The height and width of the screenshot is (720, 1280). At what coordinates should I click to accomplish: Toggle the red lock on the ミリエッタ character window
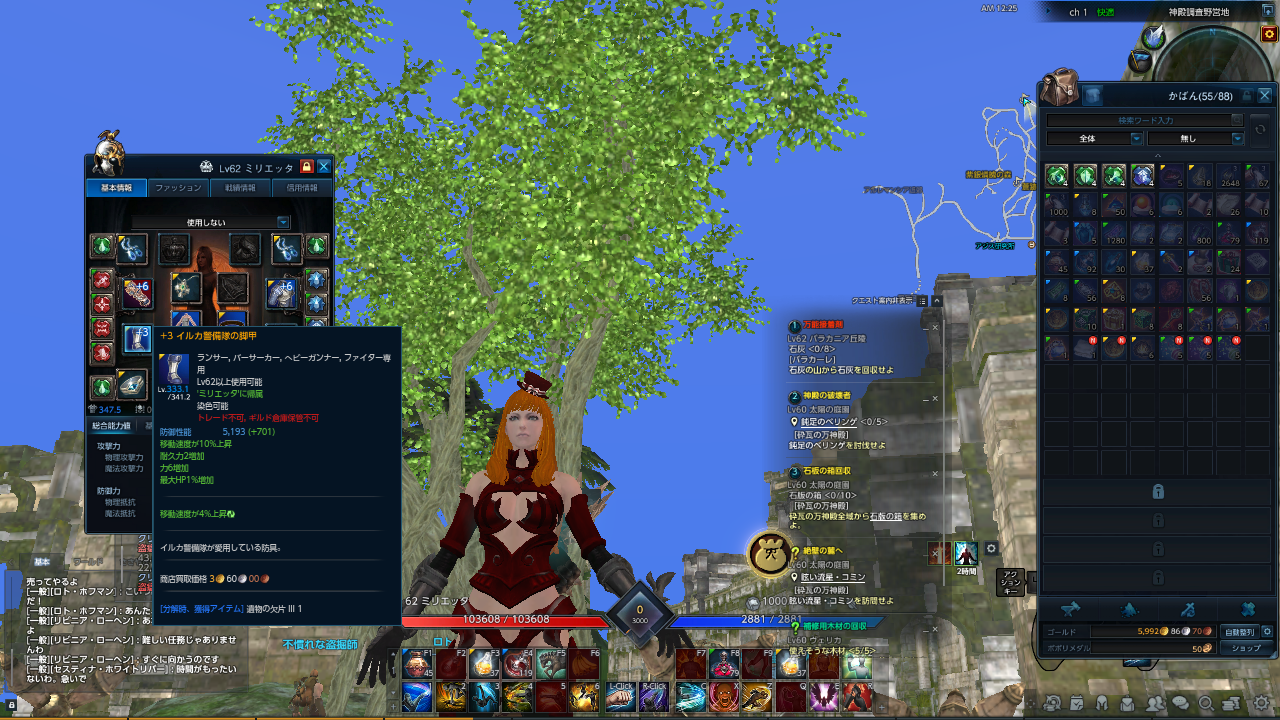click(307, 167)
